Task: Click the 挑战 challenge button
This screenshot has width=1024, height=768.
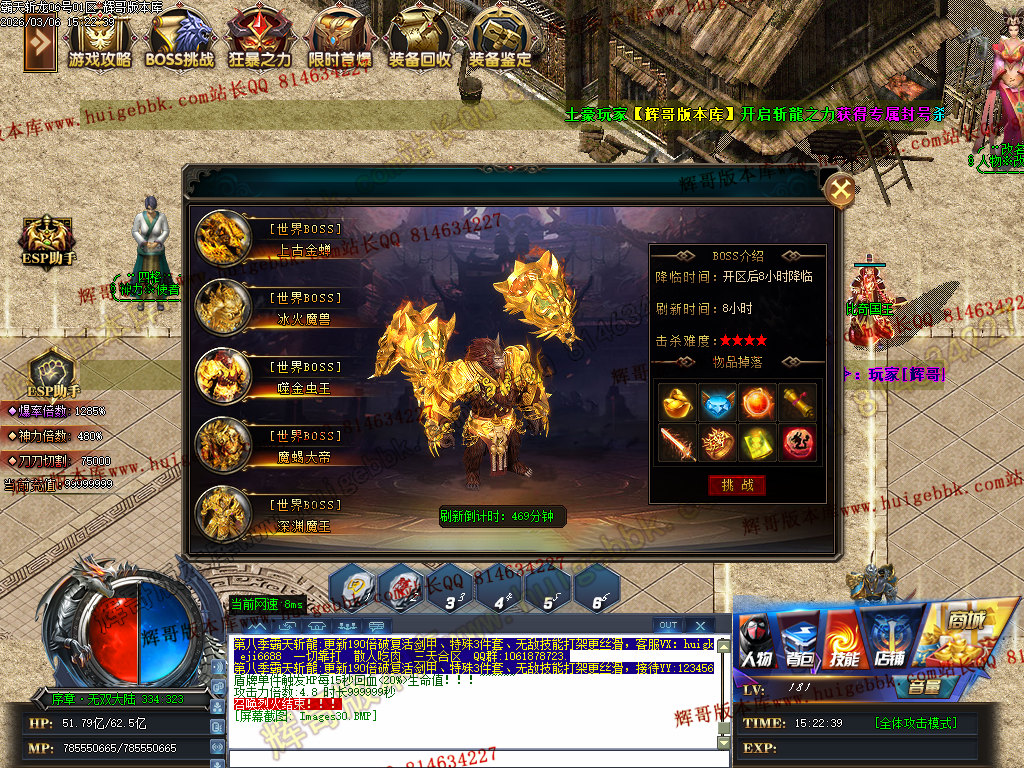Action: pos(737,485)
